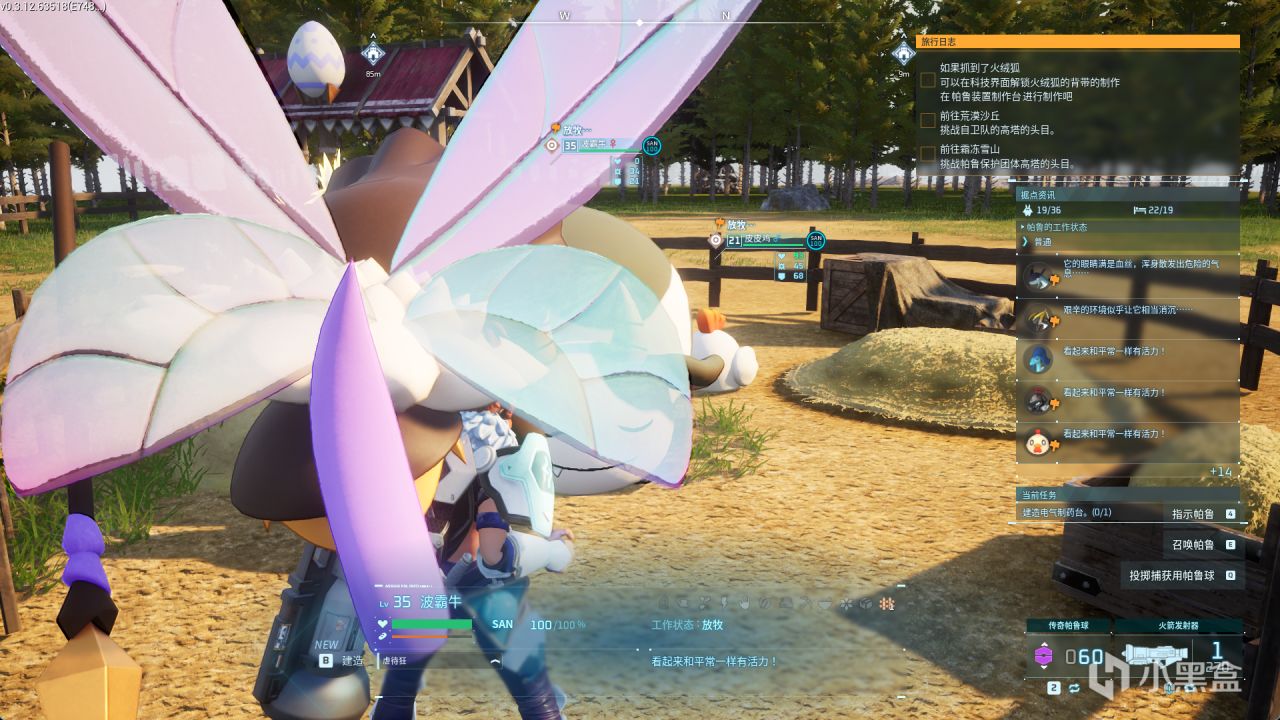This screenshot has width=1280, height=720.
Task: Click the base marker showing 85m on compass
Action: tap(373, 54)
